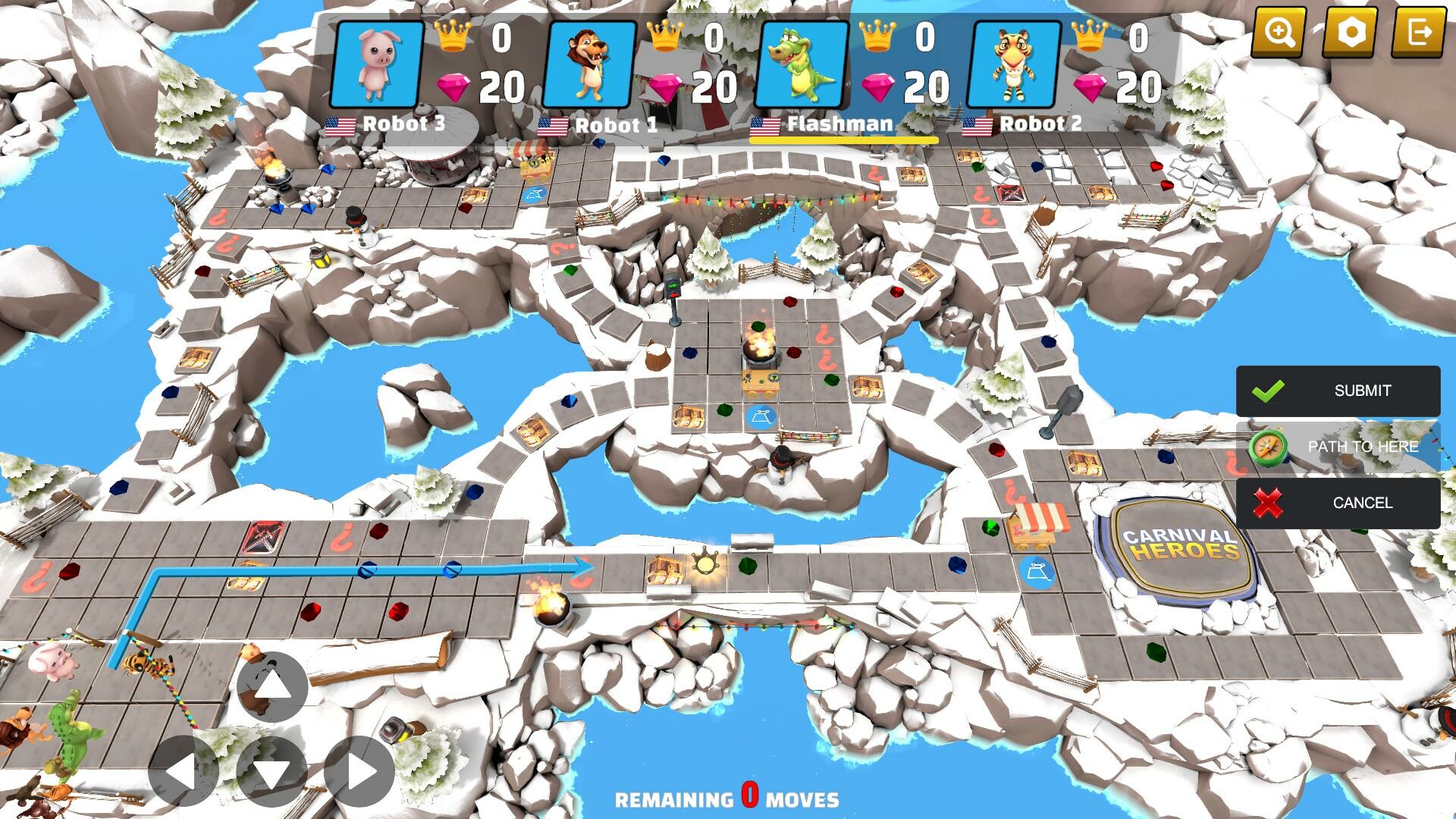Screen dimensions: 1456x819
Task: Open the settings gear icon
Action: 1353,31
